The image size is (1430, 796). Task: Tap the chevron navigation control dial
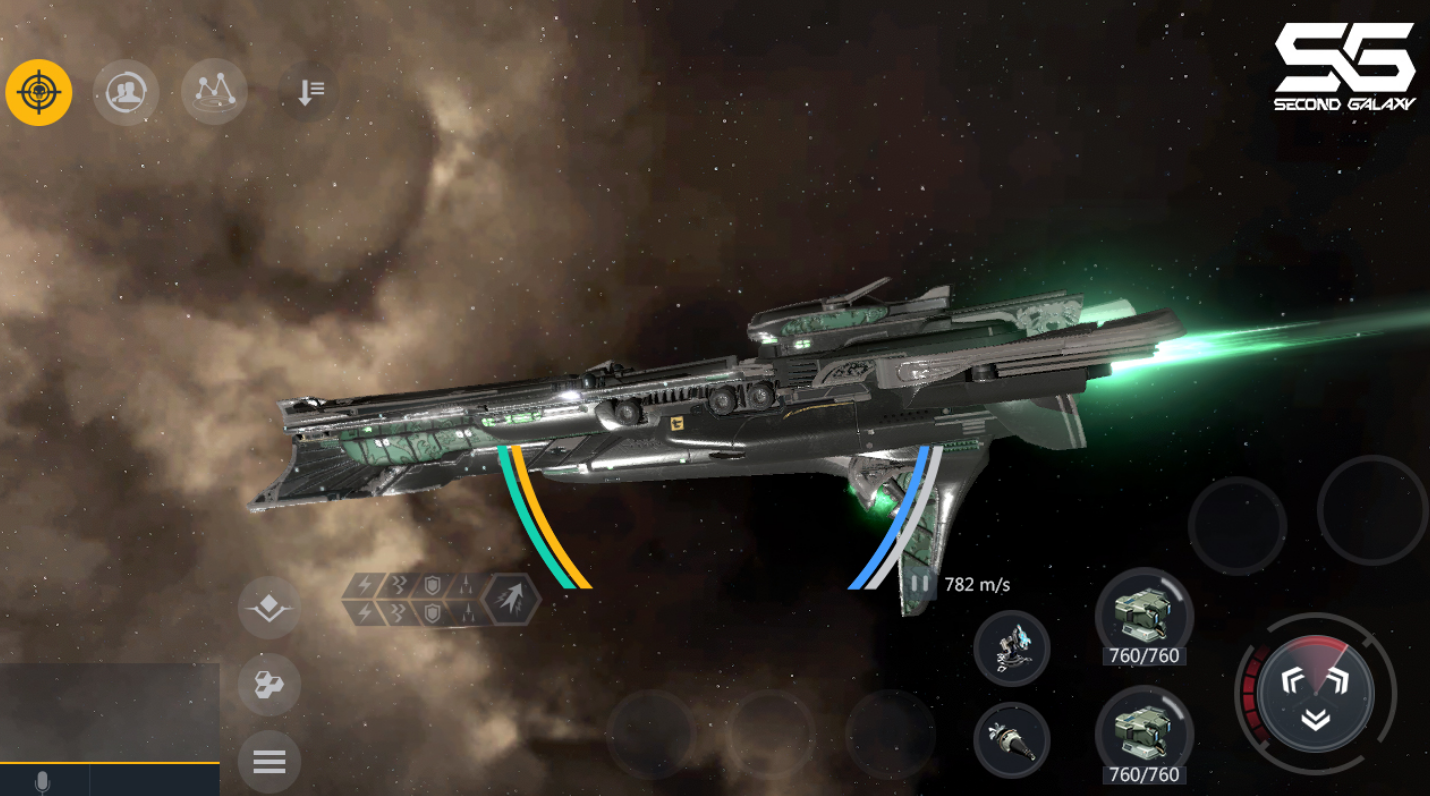point(1315,690)
